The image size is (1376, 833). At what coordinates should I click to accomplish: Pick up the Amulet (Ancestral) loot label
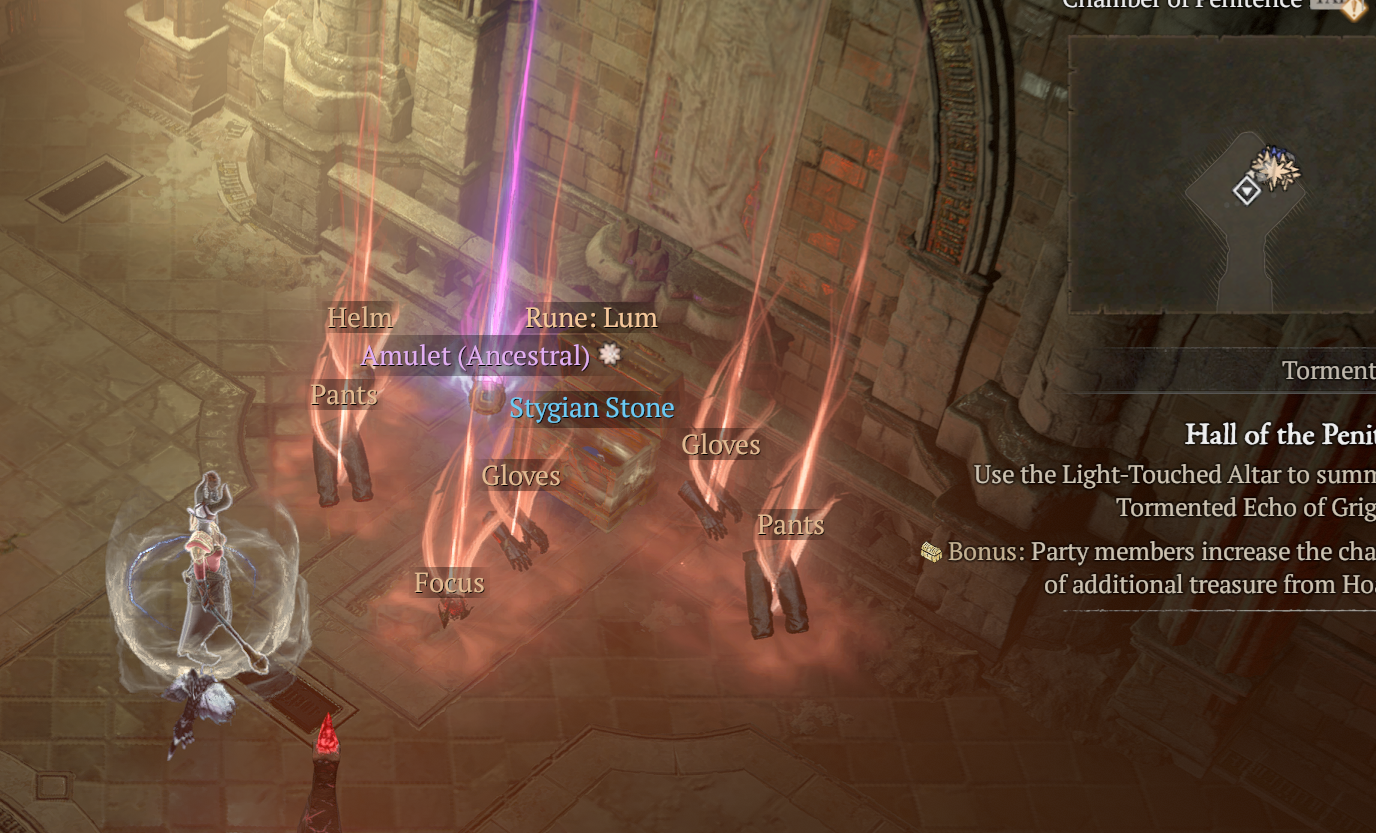[476, 356]
